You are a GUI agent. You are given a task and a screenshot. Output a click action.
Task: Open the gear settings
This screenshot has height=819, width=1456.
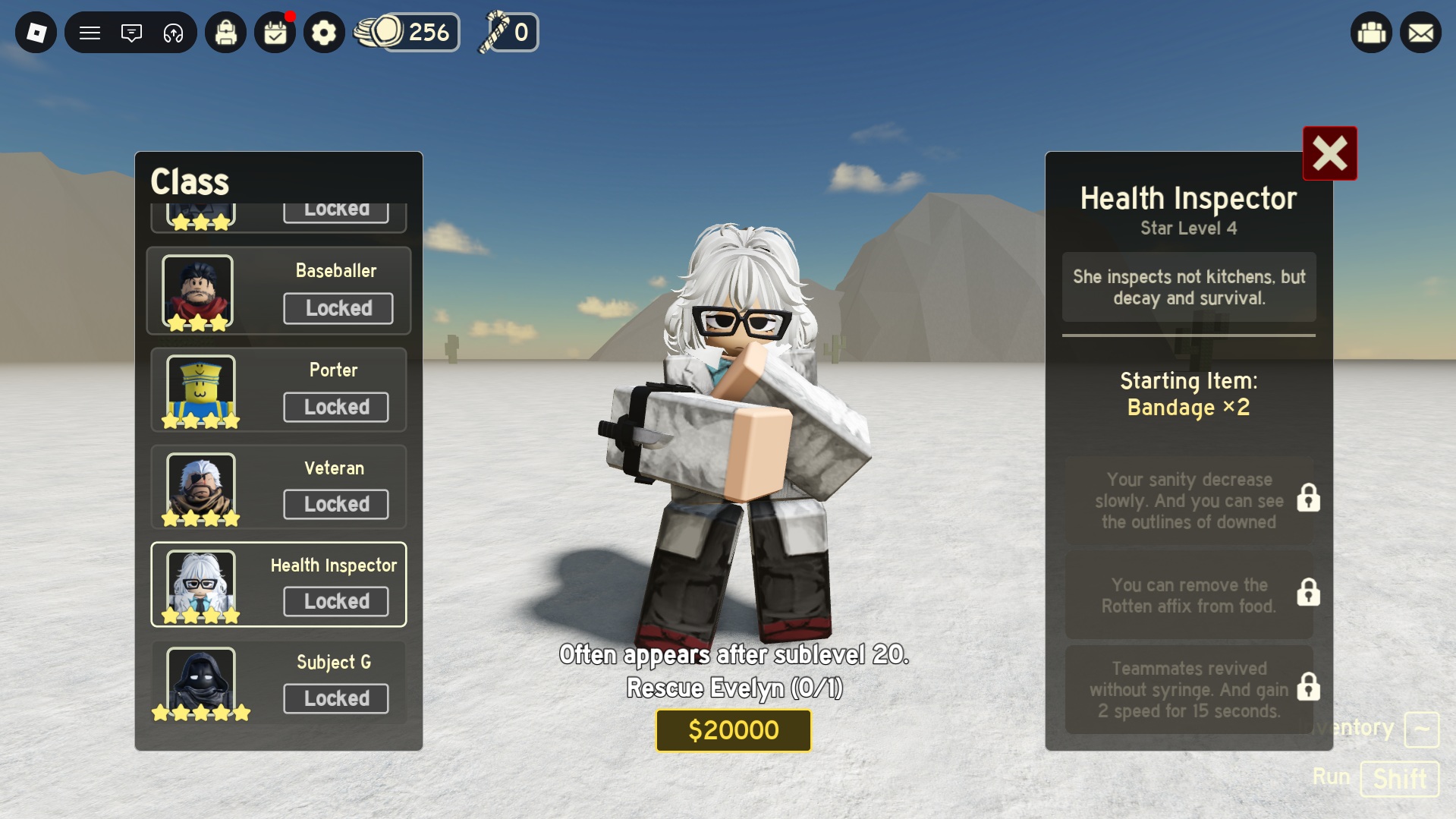click(324, 33)
